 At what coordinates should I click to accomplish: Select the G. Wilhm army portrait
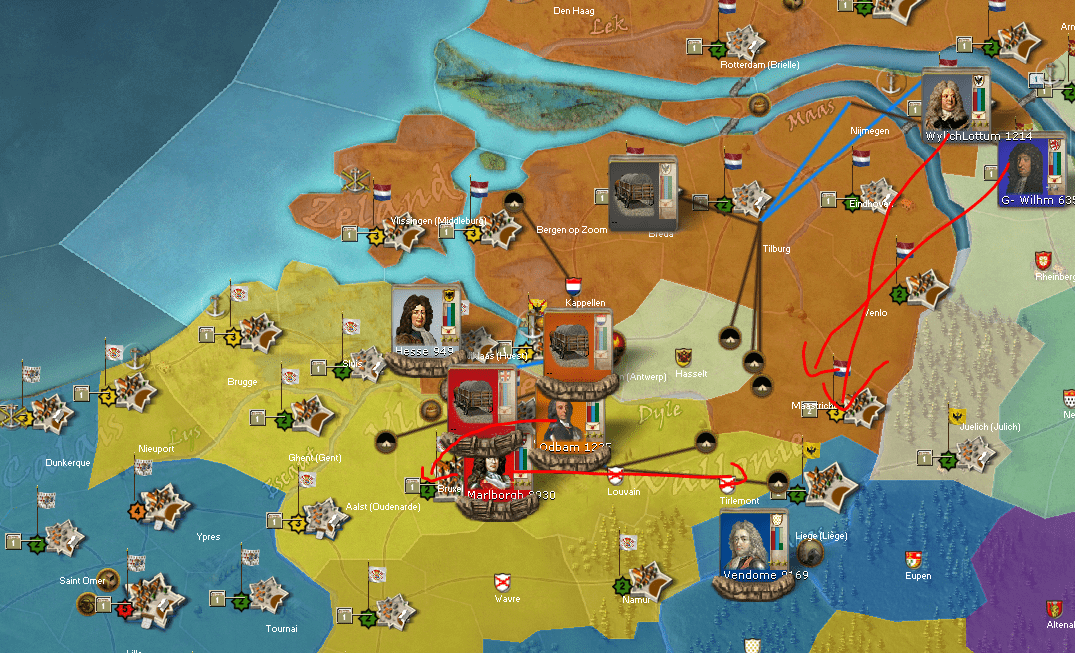click(1024, 168)
